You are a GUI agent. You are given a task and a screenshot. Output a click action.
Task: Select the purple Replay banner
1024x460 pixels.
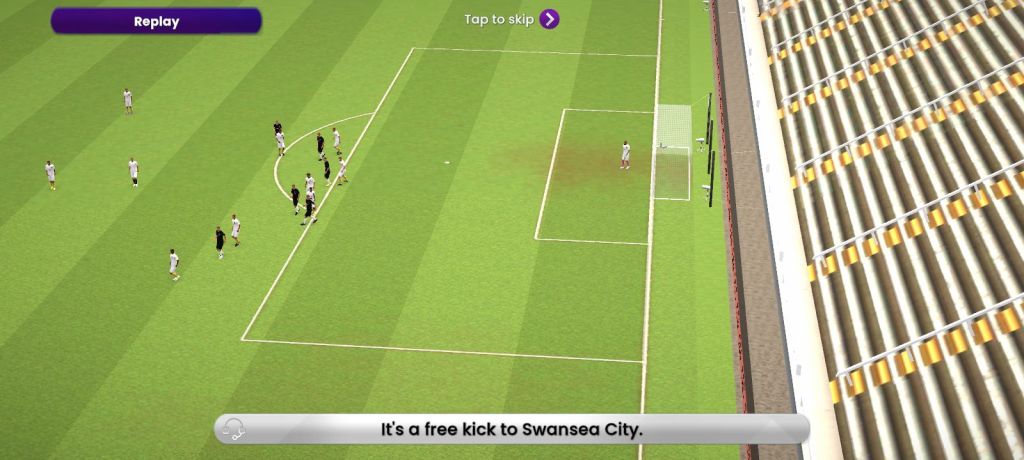coord(156,21)
